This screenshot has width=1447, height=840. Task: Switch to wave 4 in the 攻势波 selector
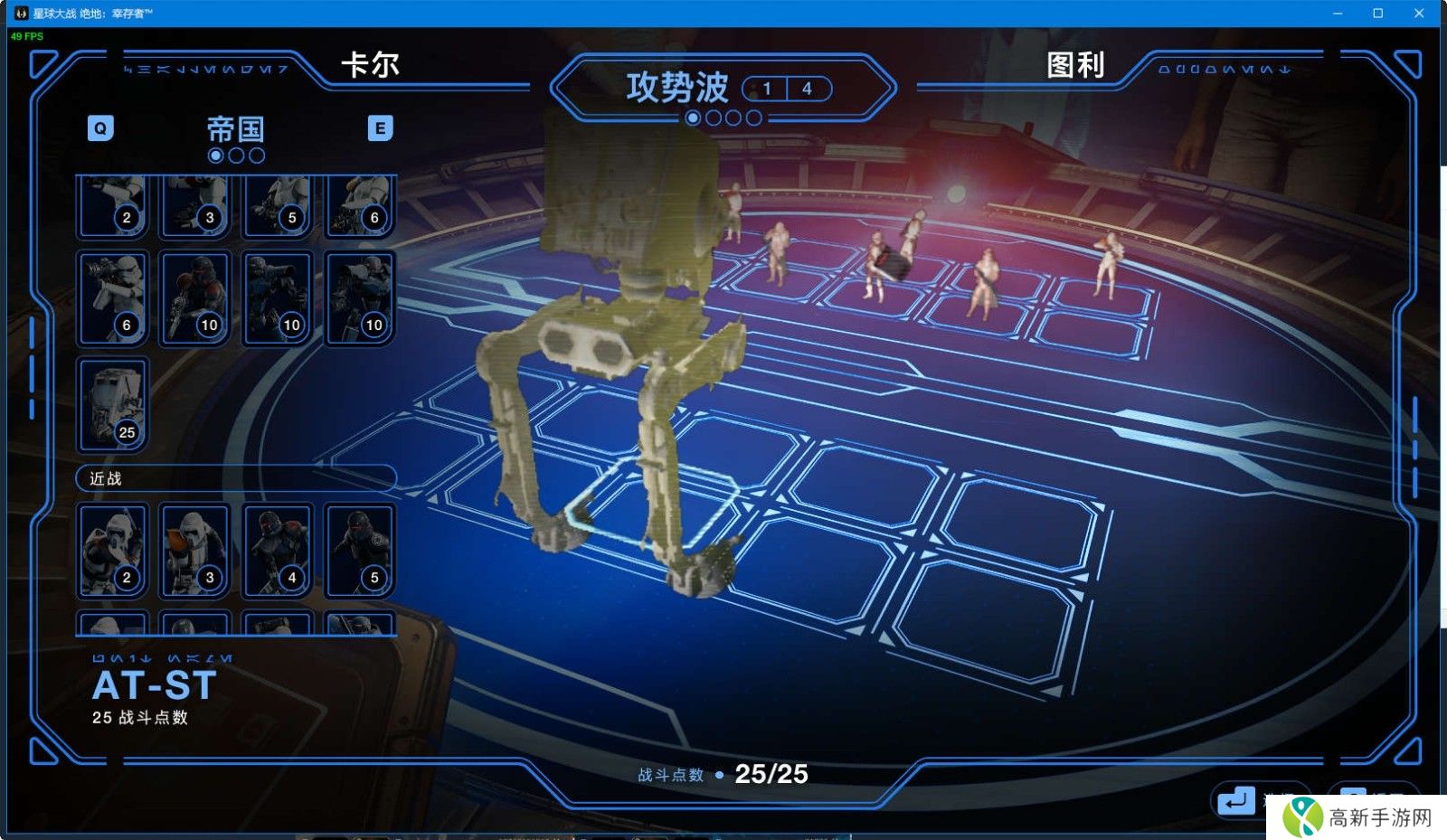click(x=807, y=89)
